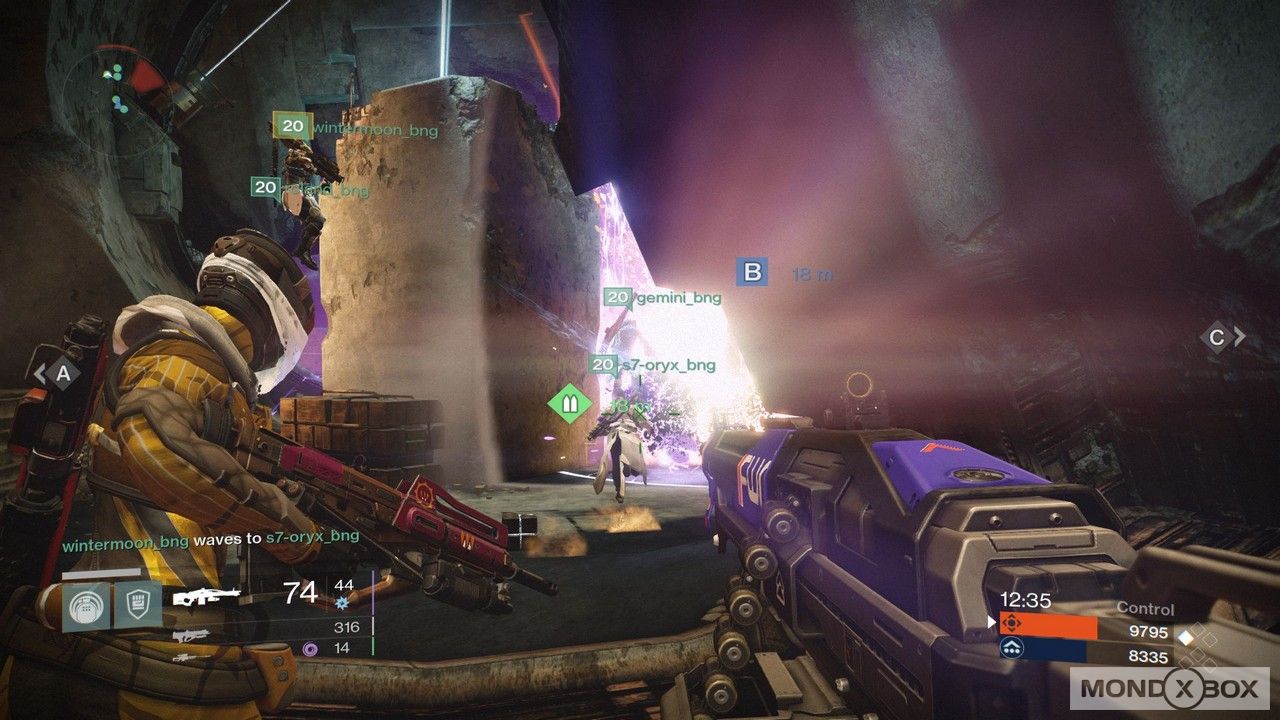This screenshot has width=1280, height=720.
Task: Activate the grenade ability icon
Action: point(85,608)
